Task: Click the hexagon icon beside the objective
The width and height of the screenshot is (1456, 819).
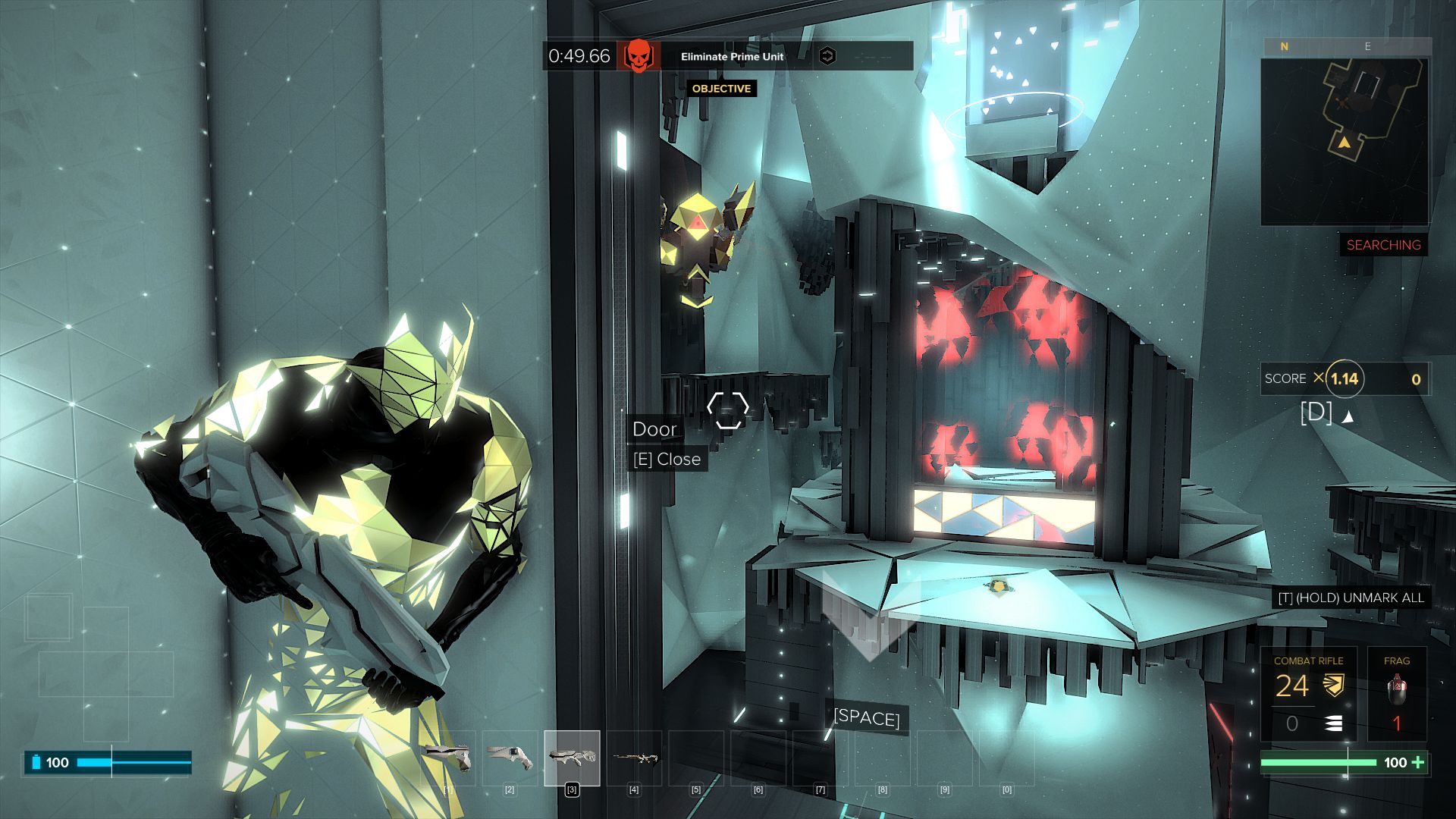Action: (828, 56)
